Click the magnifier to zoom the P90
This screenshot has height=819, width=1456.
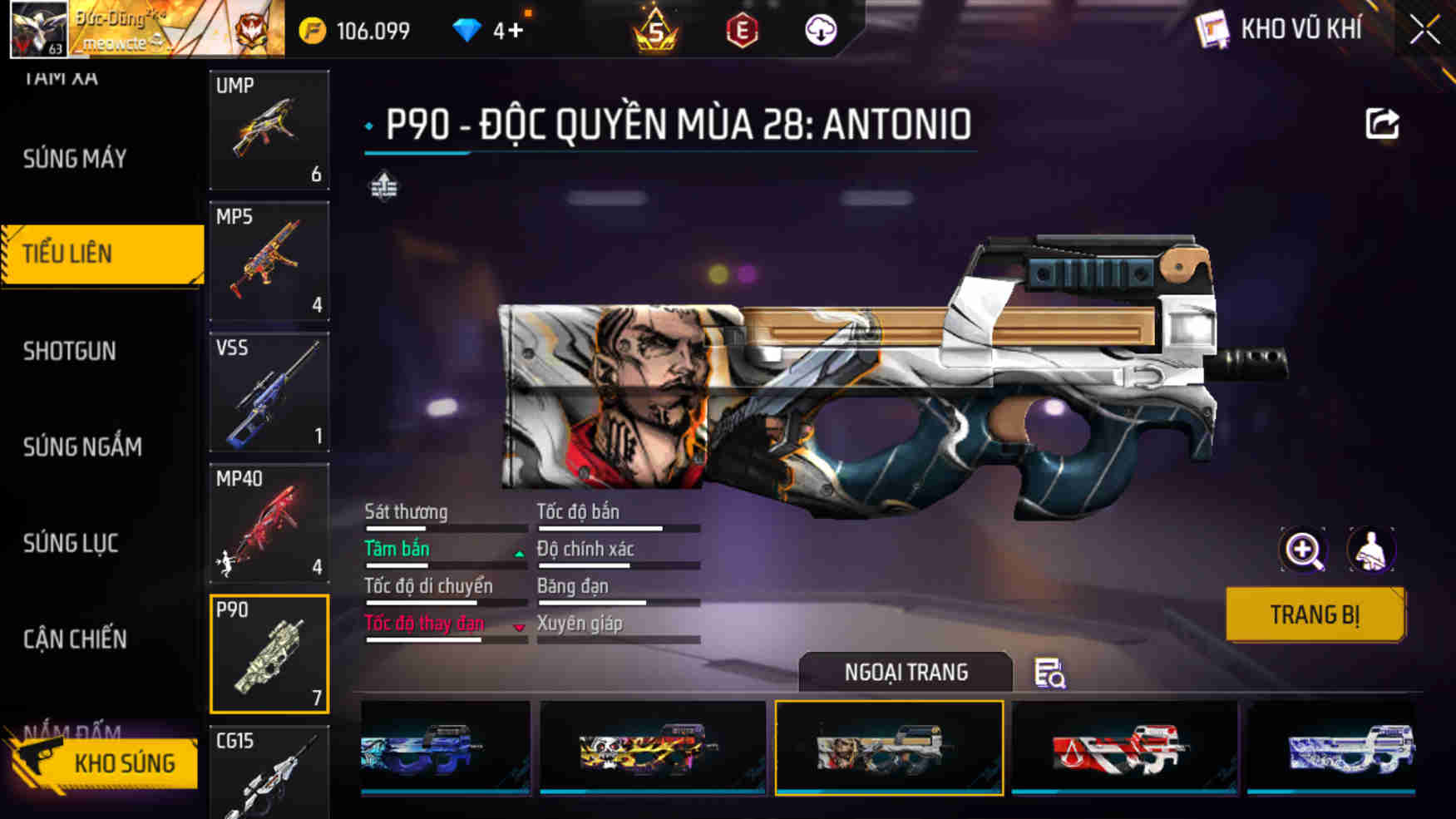click(x=1305, y=549)
